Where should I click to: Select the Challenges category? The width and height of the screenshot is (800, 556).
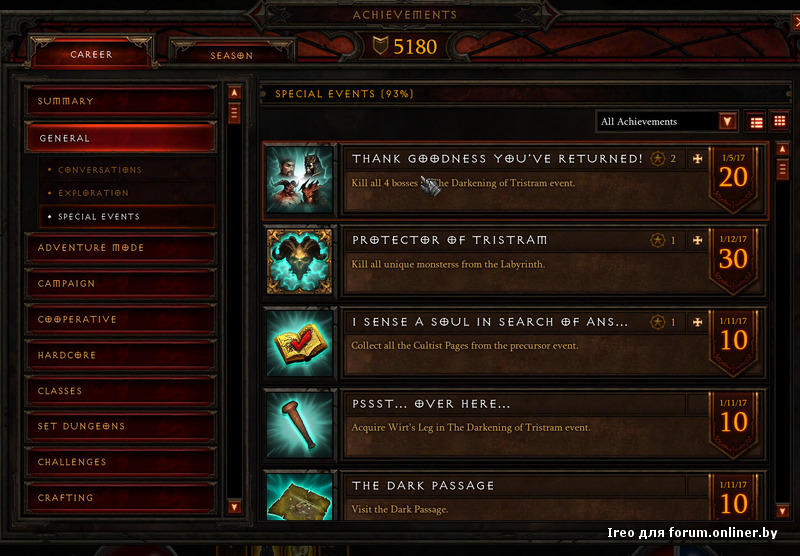[120, 462]
